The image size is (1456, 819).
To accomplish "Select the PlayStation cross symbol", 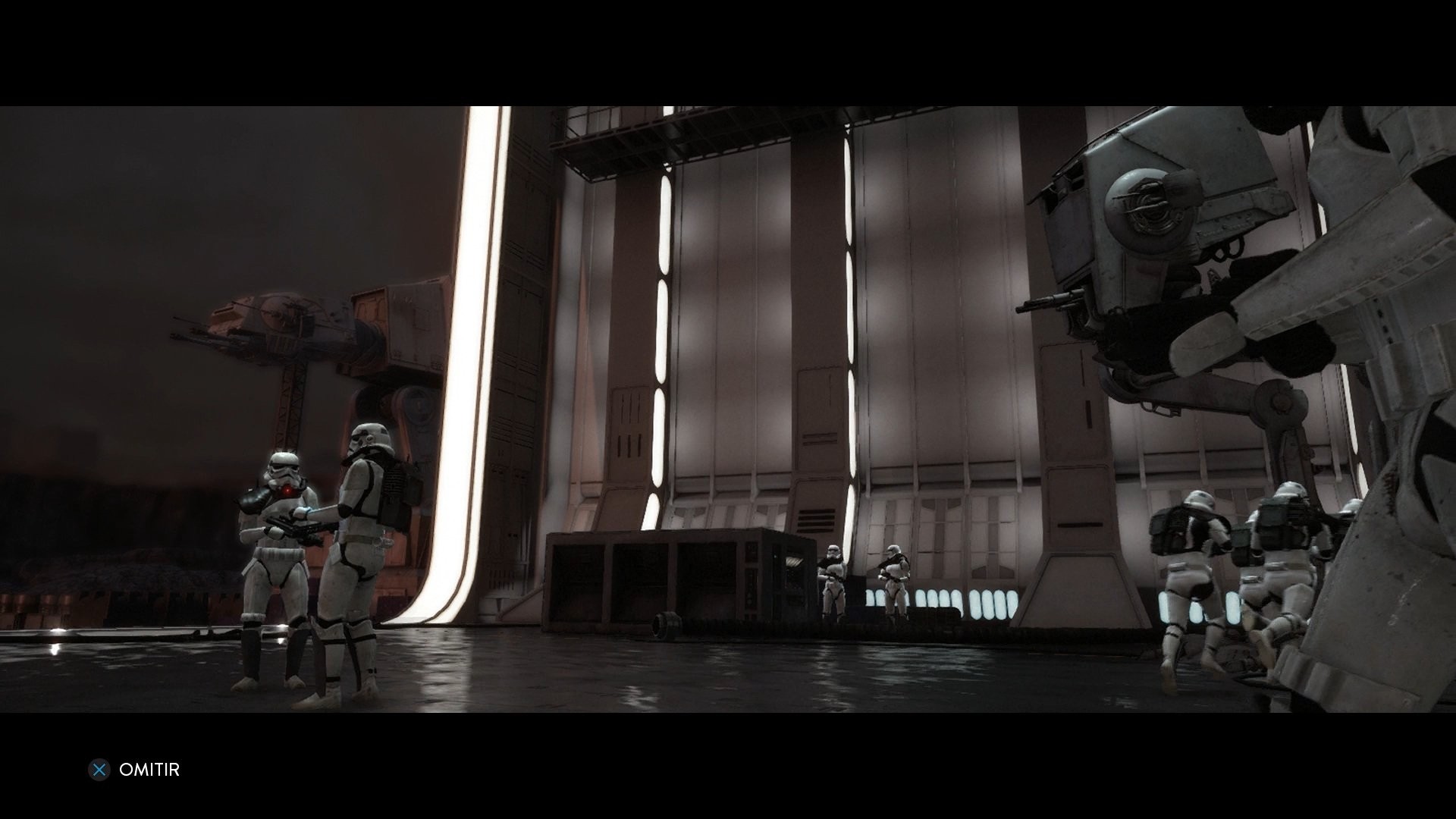I will (x=99, y=770).
